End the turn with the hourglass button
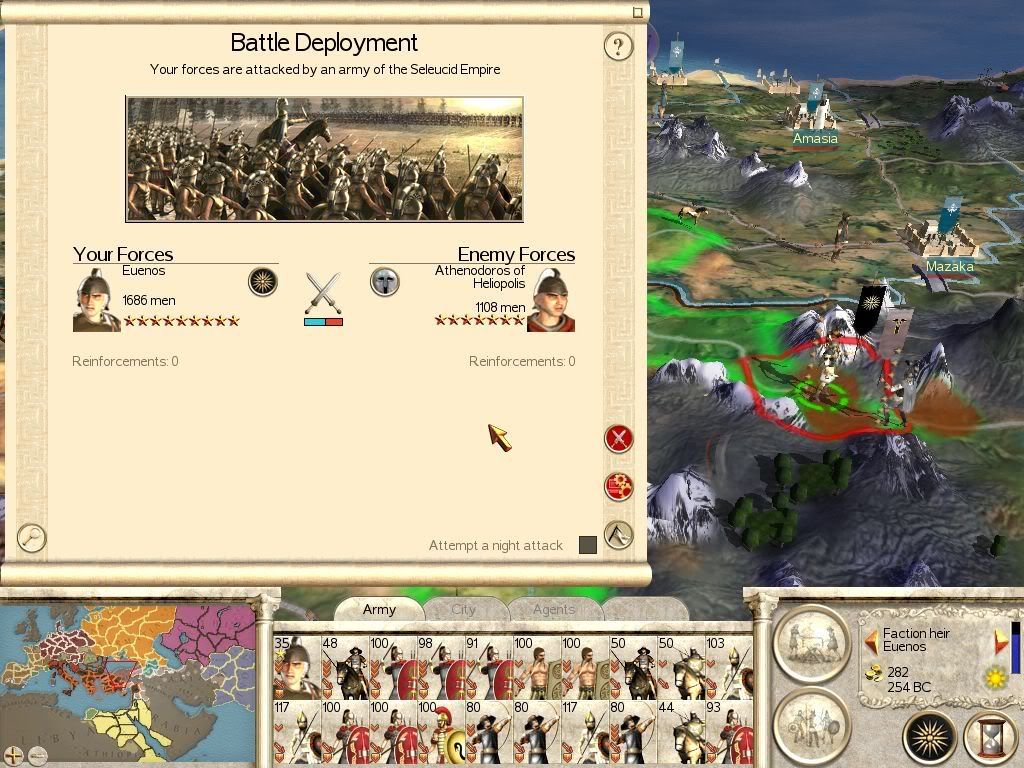Viewport: 1024px width, 768px height. pos(990,738)
